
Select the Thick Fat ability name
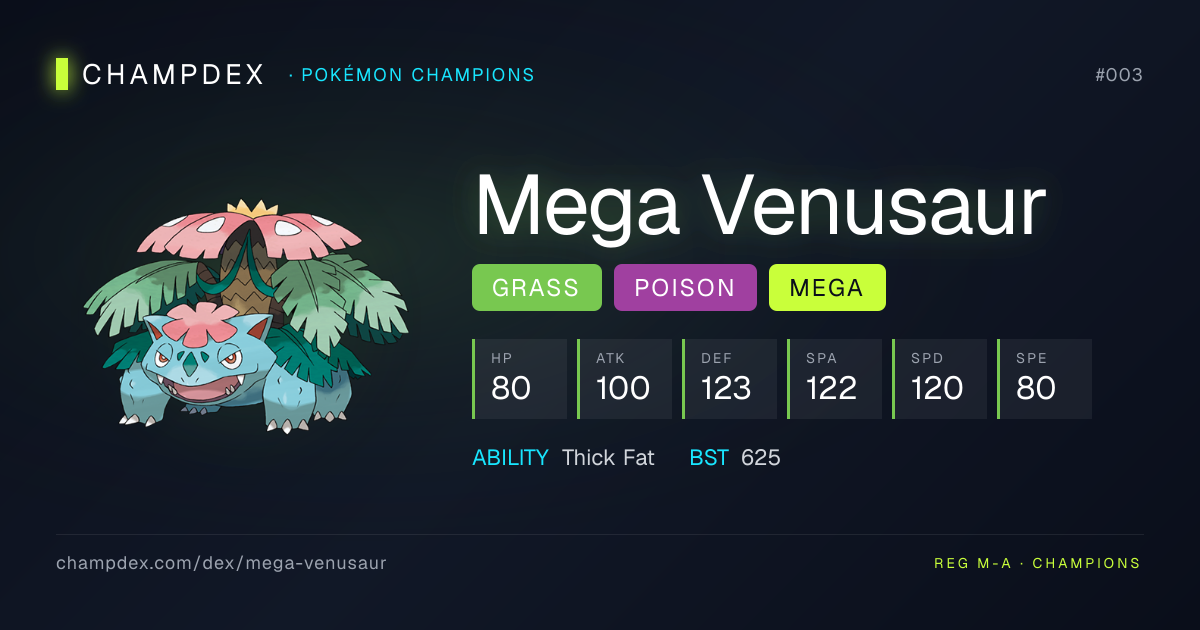(x=608, y=458)
